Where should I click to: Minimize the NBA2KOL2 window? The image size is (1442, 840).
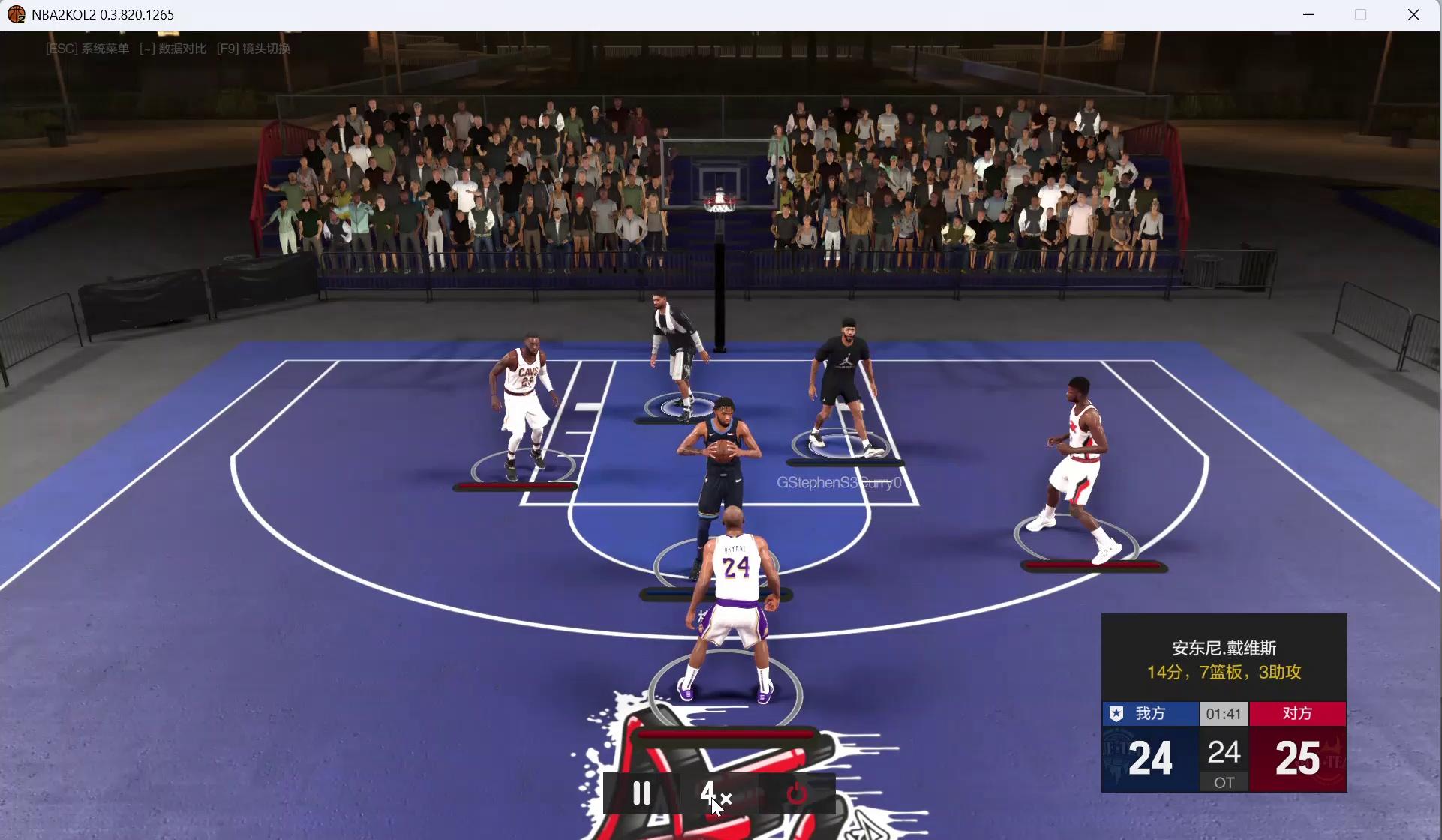coord(1309,15)
